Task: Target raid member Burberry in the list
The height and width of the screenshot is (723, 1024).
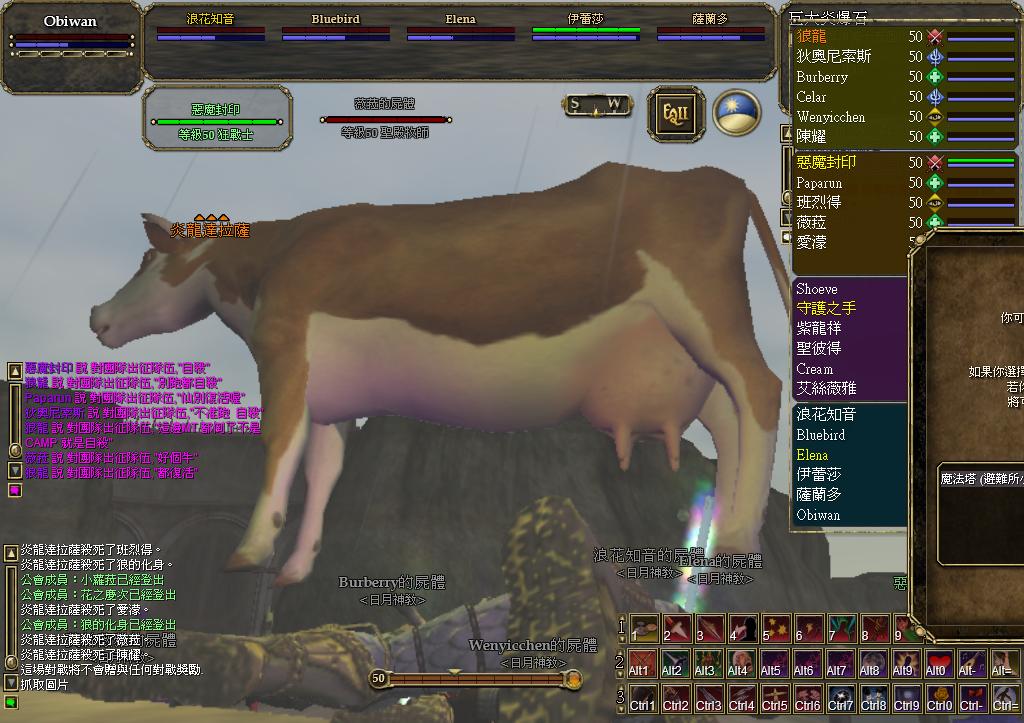Action: [822, 77]
